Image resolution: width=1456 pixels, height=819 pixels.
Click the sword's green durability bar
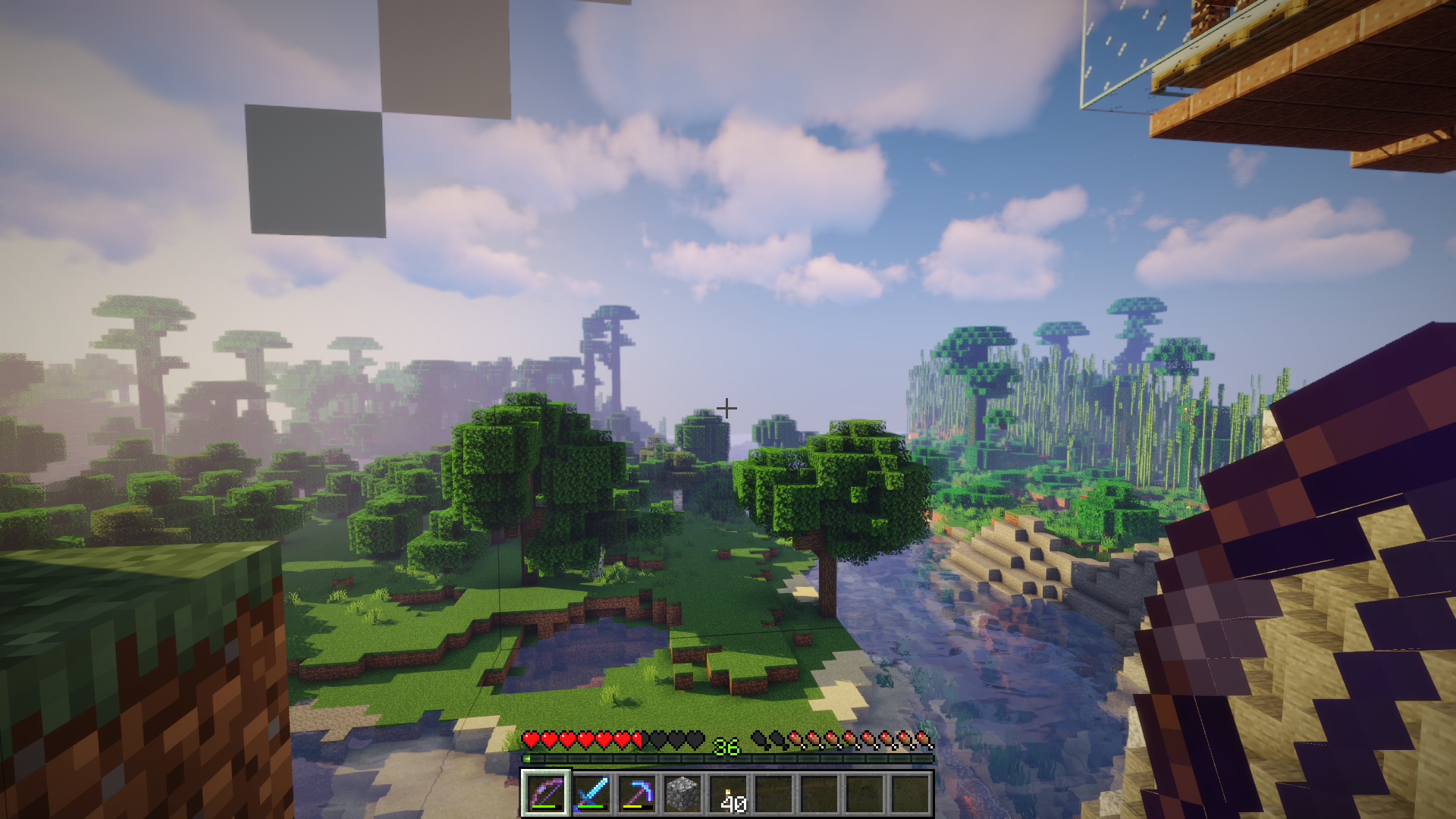coord(590,806)
